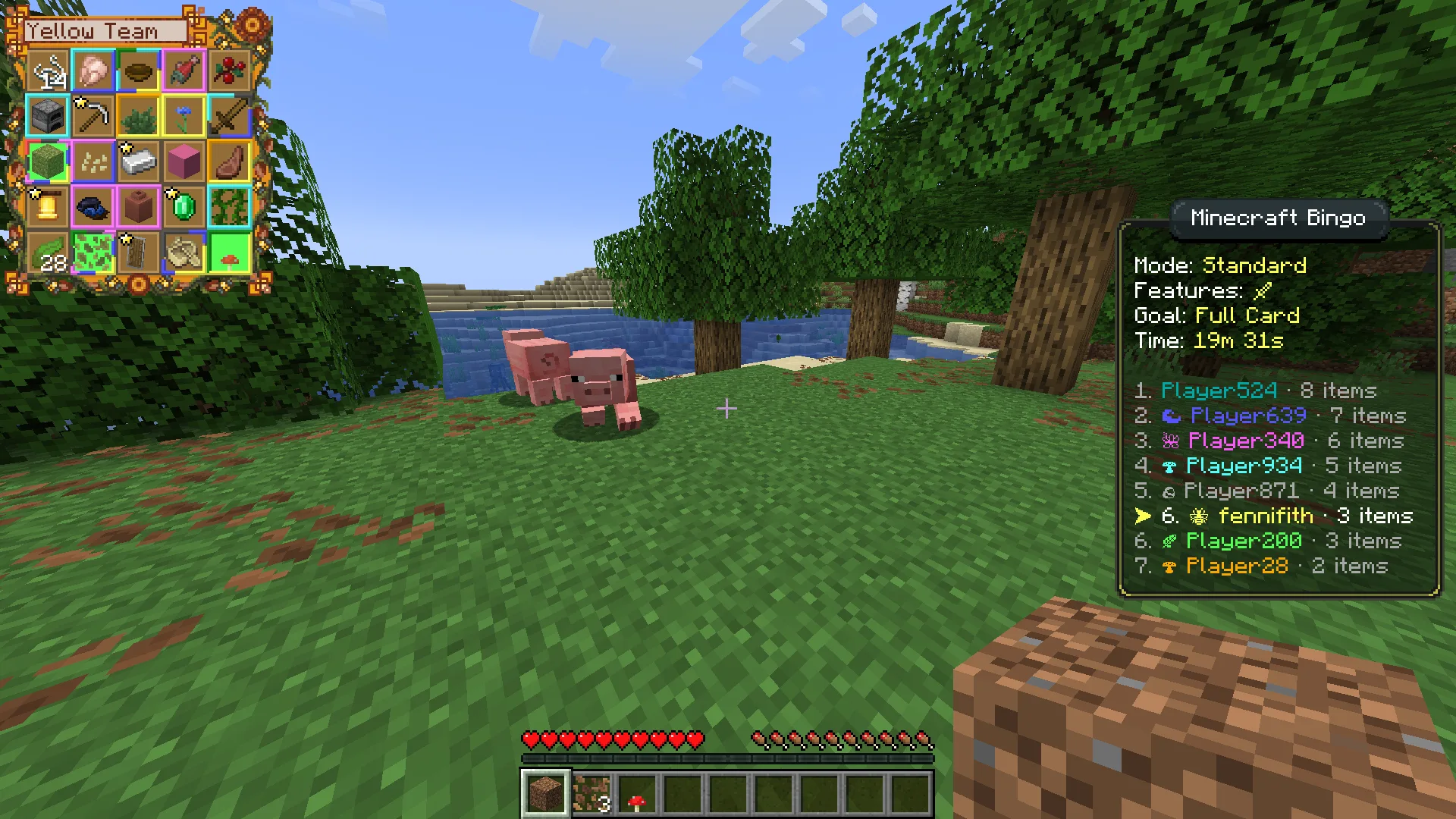Select the completed grass block bingo square
Screen dimensions: 1456x819
point(47,162)
